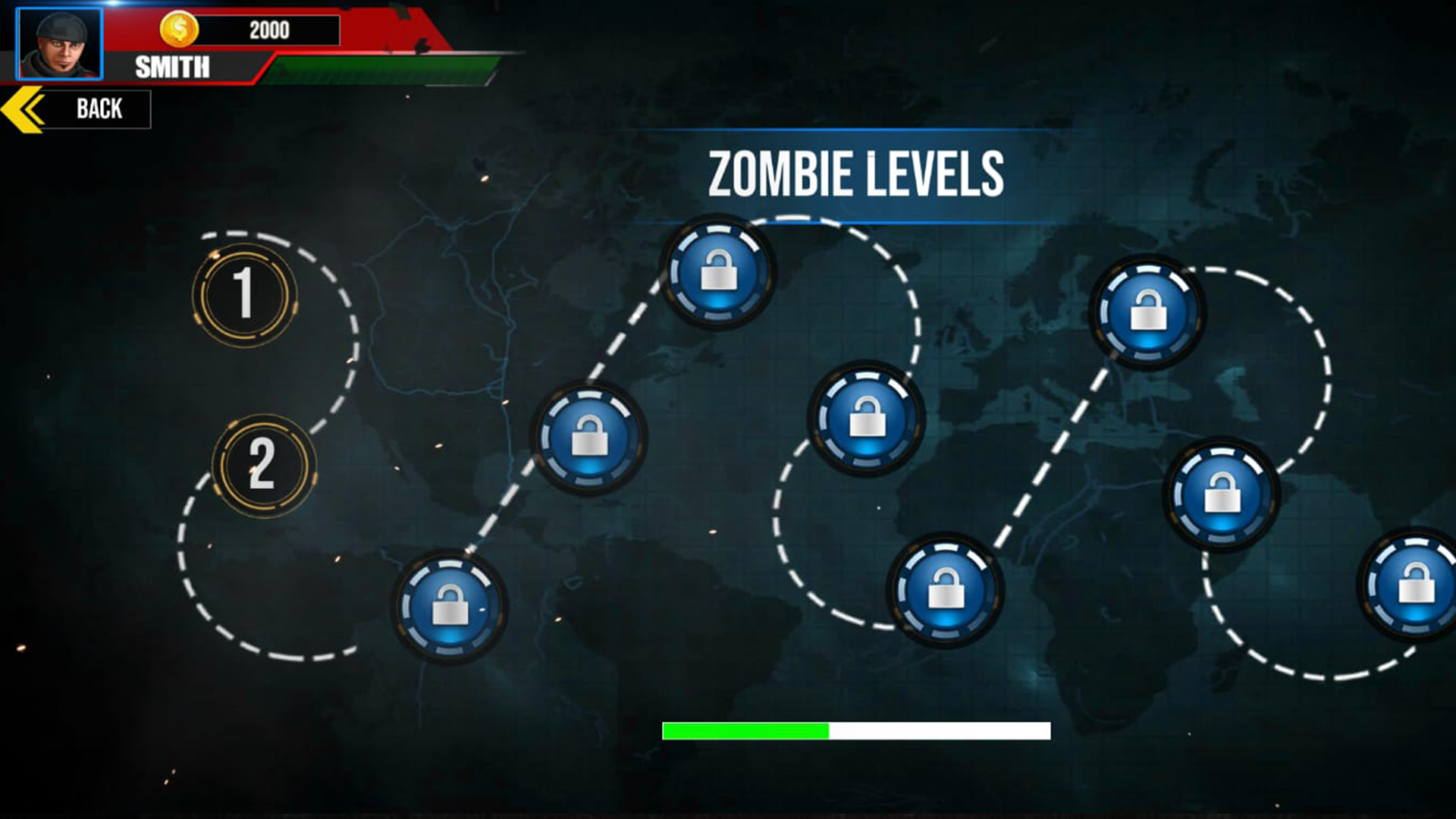Tap the locked level right of center map
The width and height of the screenshot is (1456, 819).
1221,493
